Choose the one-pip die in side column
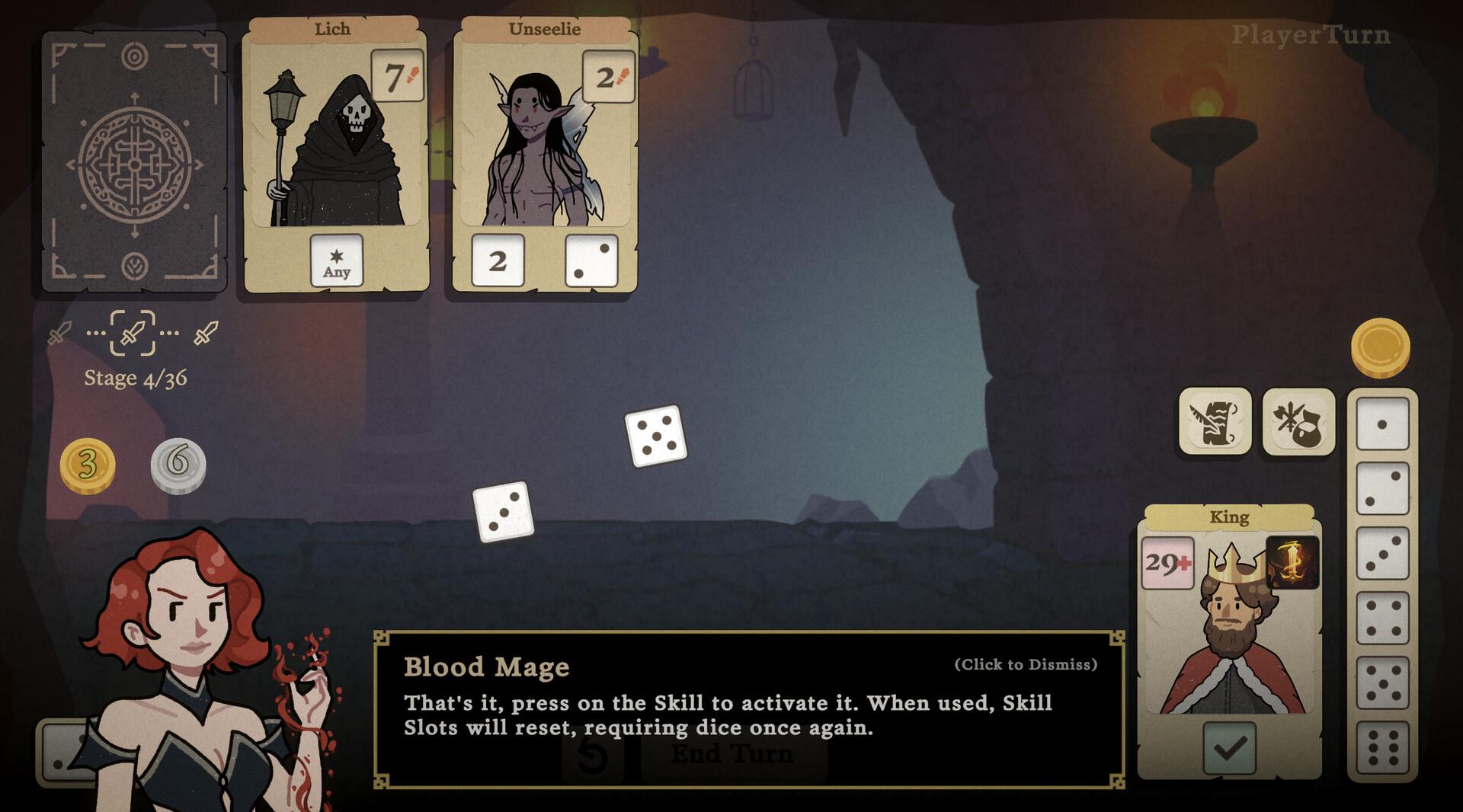The height and width of the screenshot is (812, 1463). [x=1382, y=424]
